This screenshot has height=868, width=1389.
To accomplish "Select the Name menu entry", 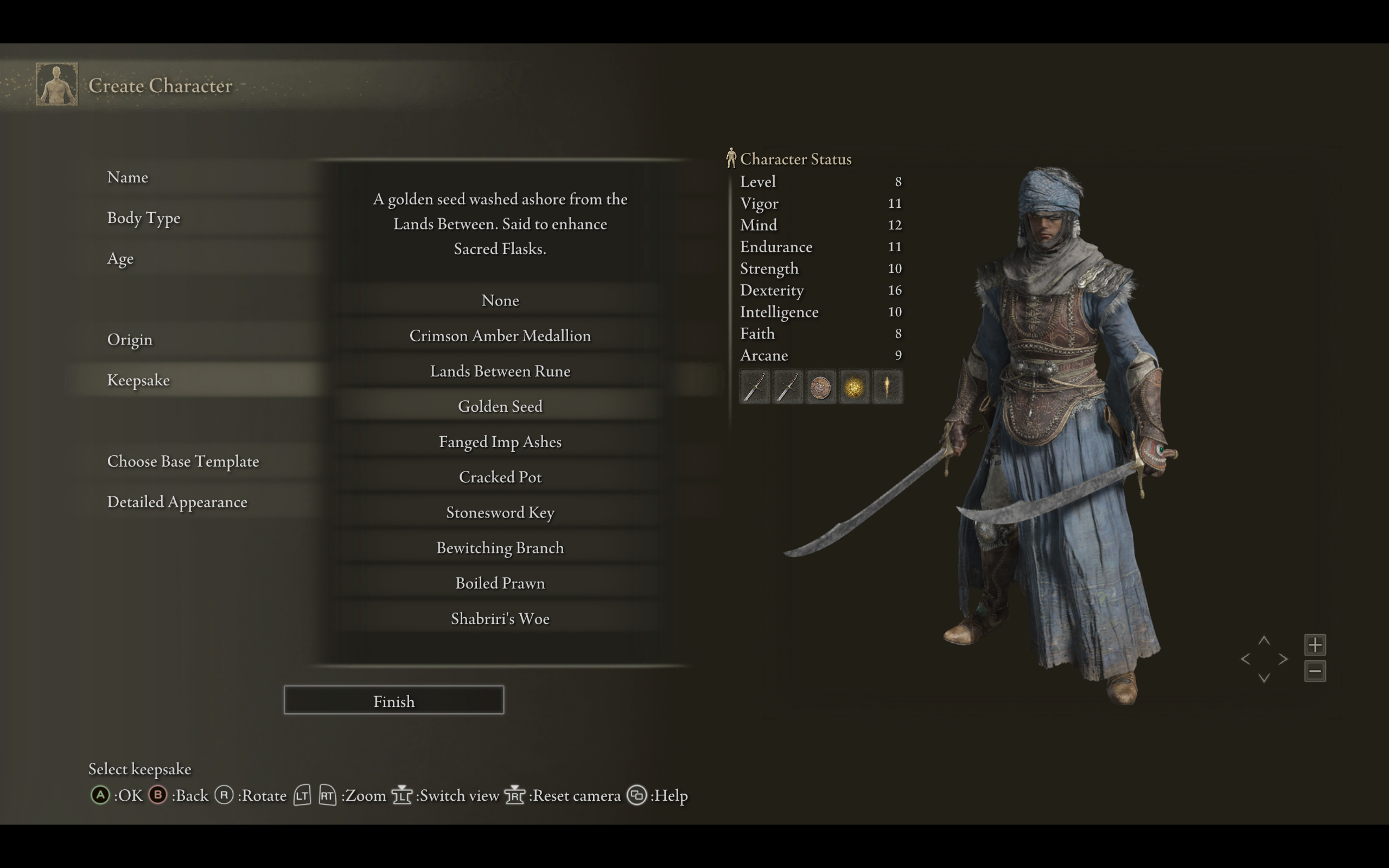I will tap(128, 177).
